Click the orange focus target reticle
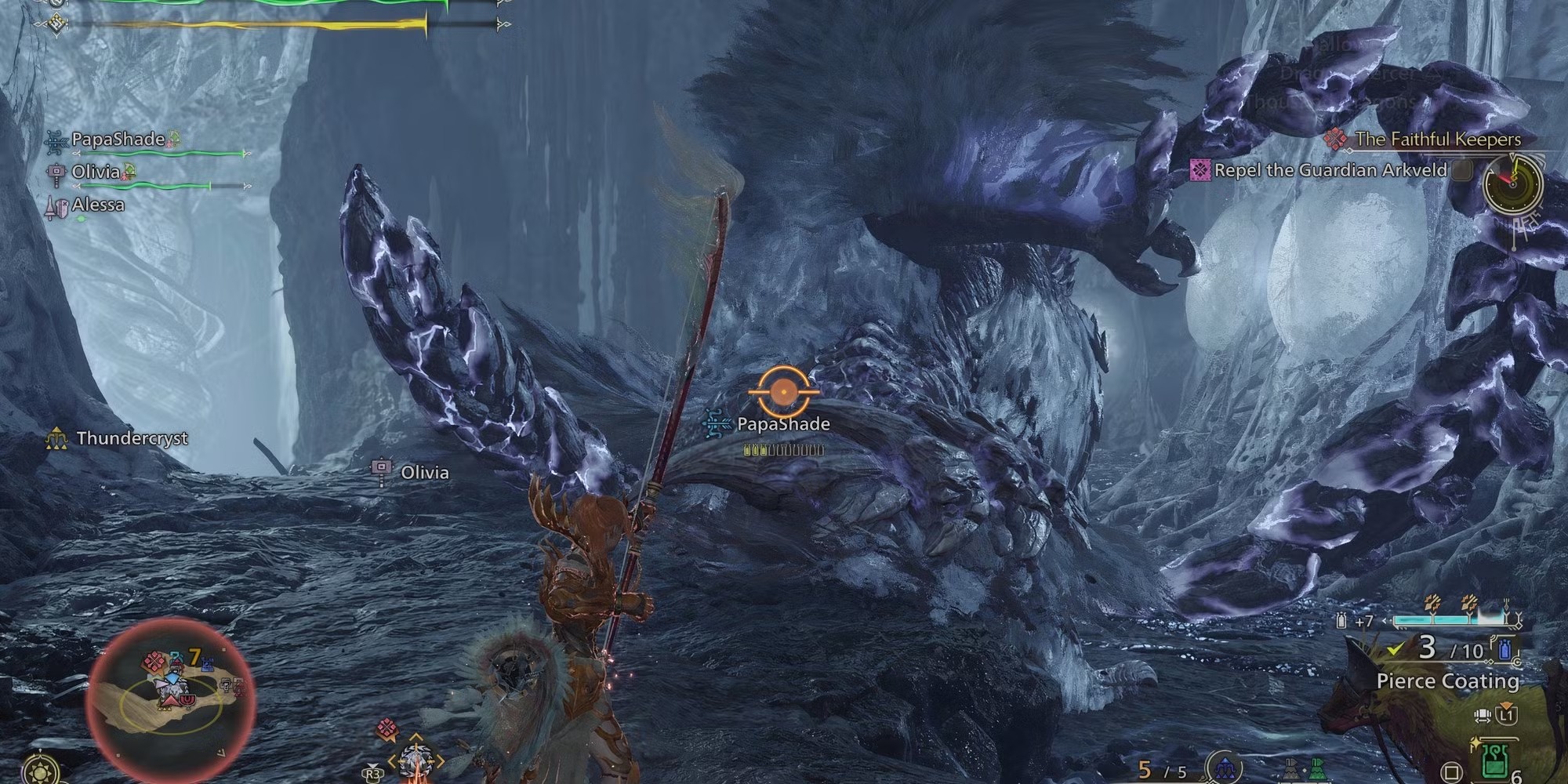The height and width of the screenshot is (784, 1568). 783,390
